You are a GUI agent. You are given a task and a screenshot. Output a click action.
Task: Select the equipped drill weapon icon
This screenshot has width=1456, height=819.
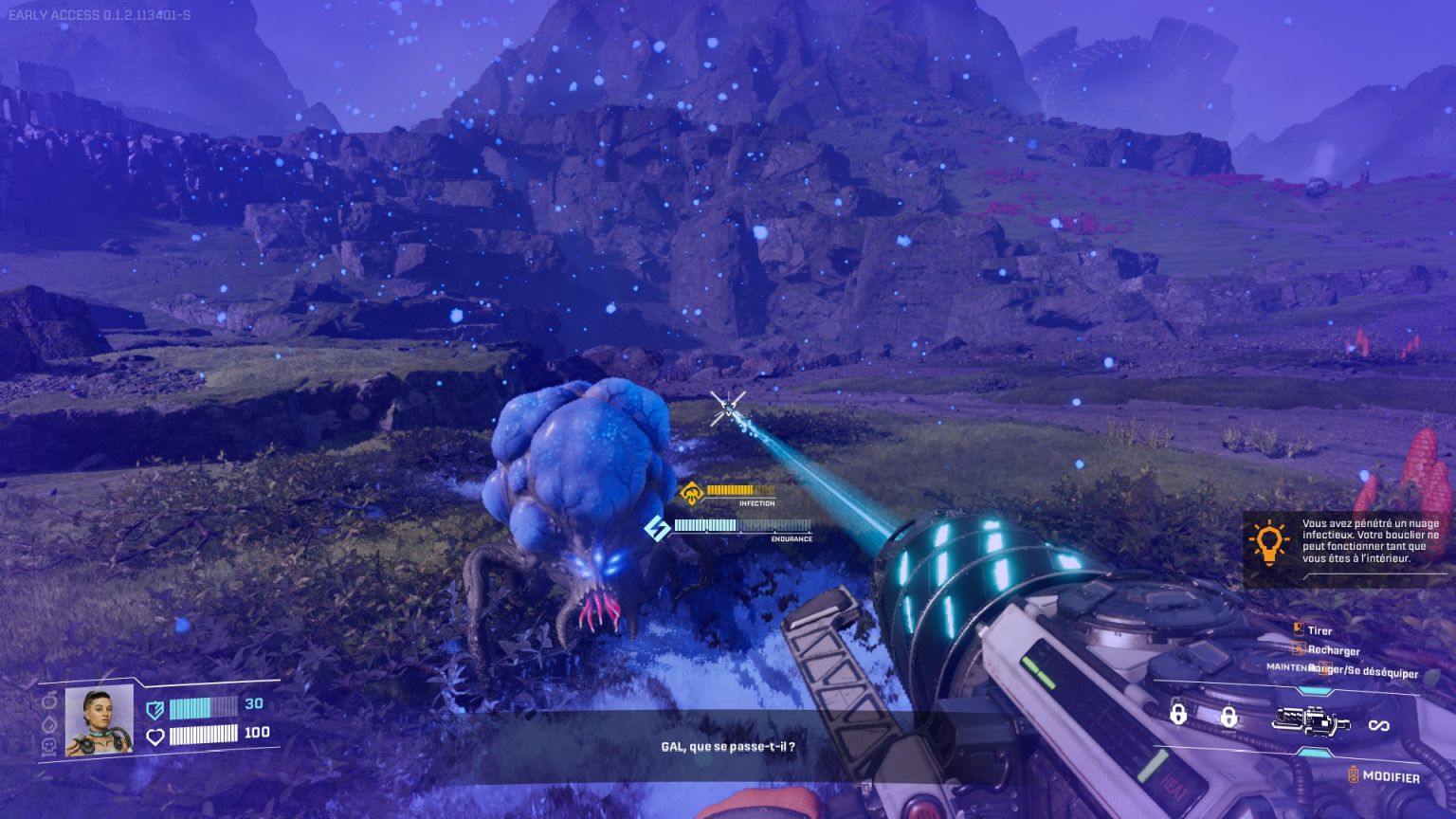pyautogui.click(x=1313, y=723)
